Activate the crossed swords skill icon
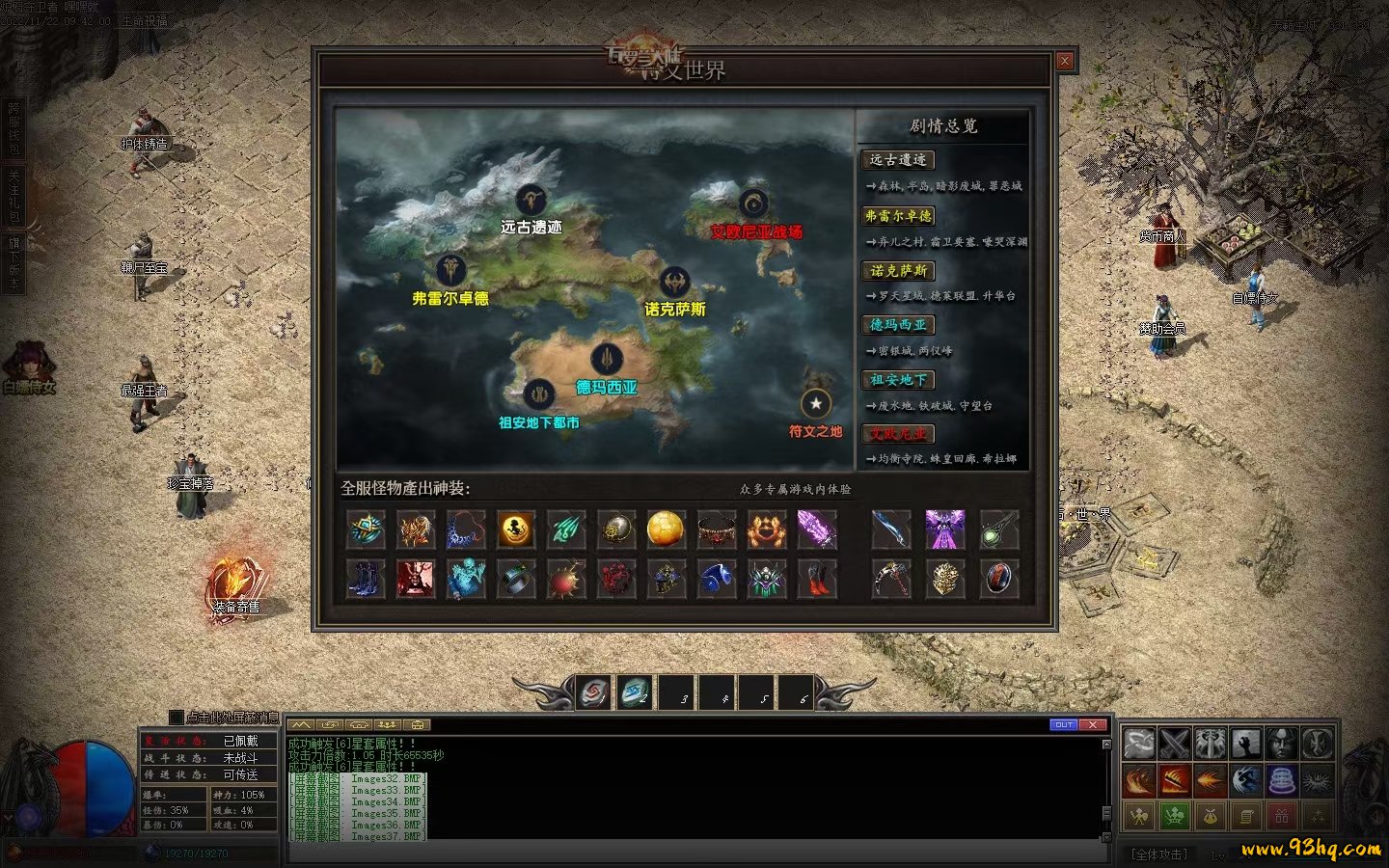 point(1174,744)
